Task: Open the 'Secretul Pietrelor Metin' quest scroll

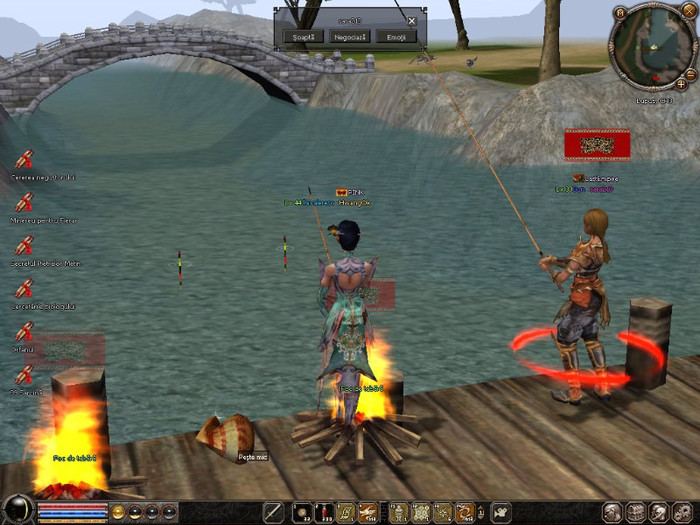Action: pyautogui.click(x=24, y=245)
